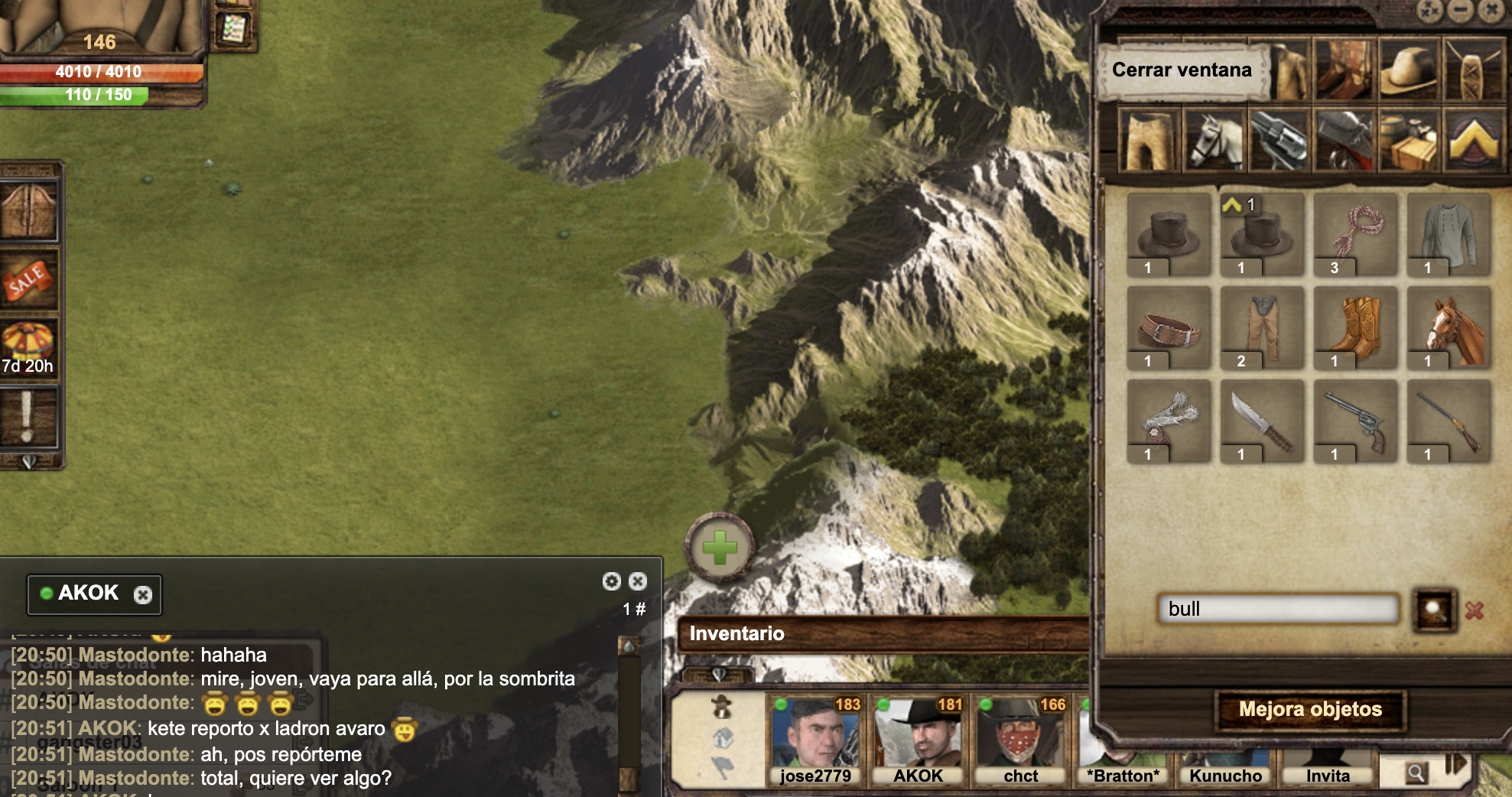Focus the inventory search field containing bull
Image resolution: width=1512 pixels, height=797 pixels.
click(x=1277, y=609)
